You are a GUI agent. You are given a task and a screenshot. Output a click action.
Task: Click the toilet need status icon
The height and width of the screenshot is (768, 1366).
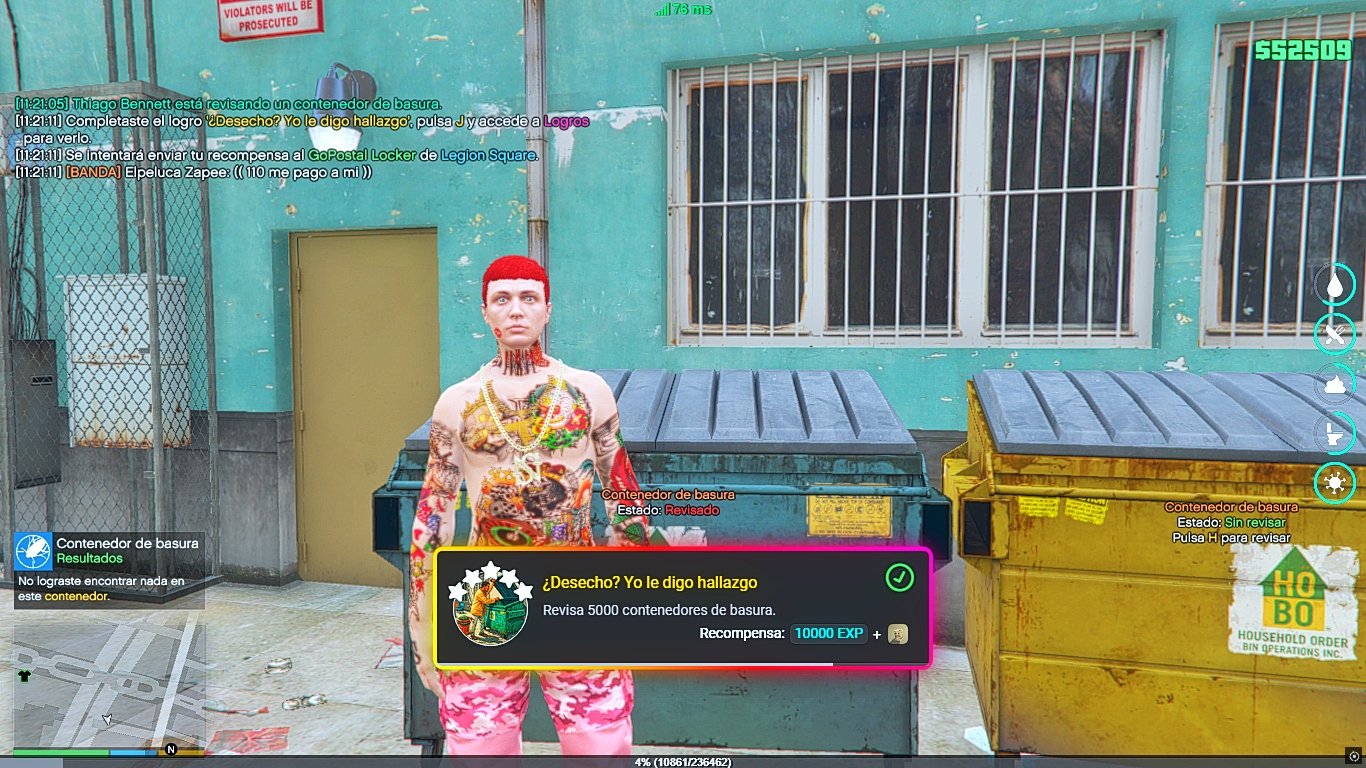point(1334,433)
